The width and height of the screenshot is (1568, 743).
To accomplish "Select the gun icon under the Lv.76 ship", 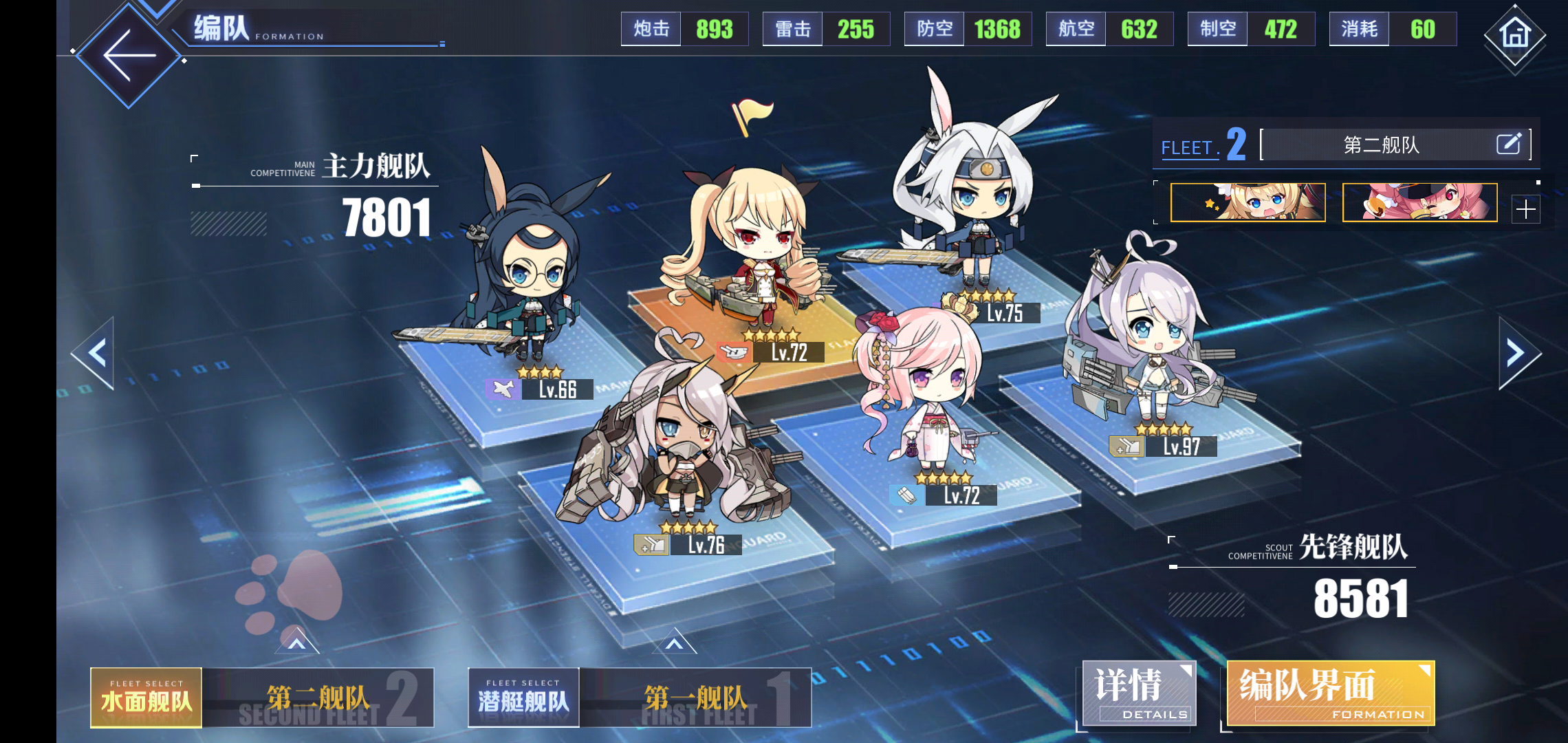I will [651, 543].
